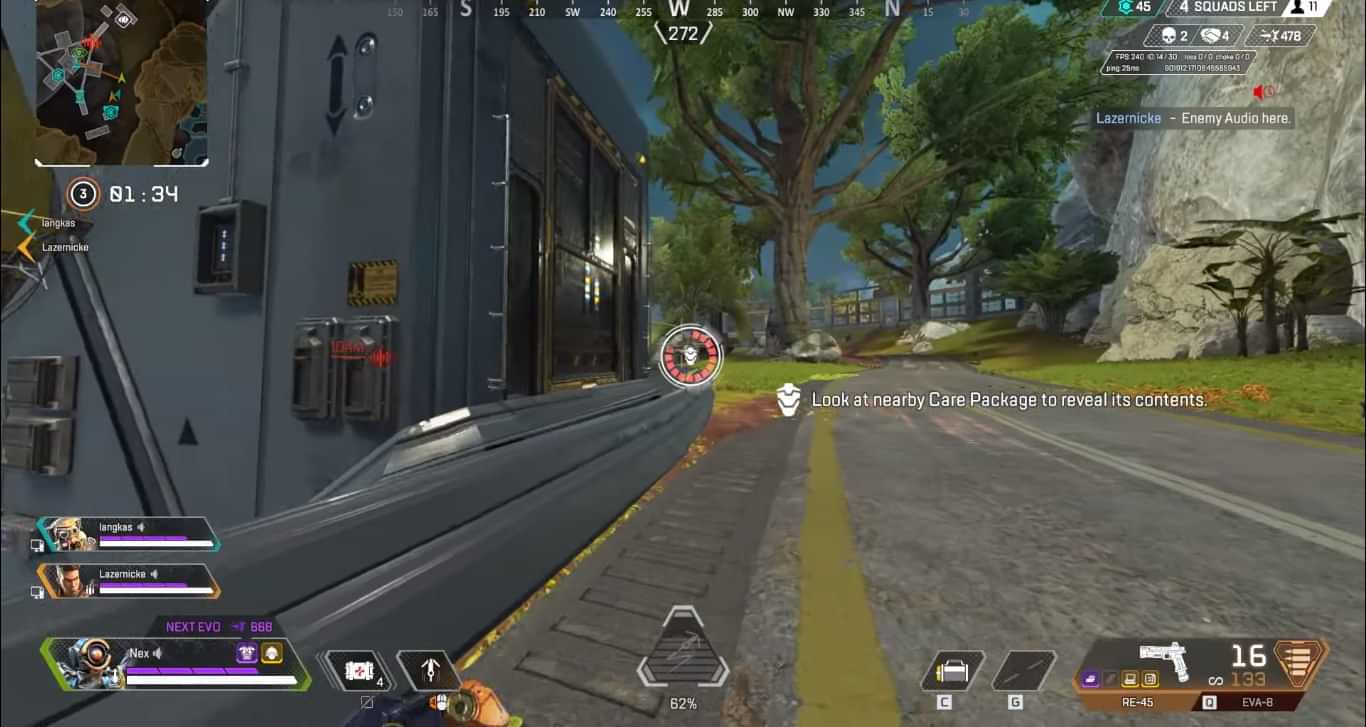Click Lazernicke's name in the Enemy Audio message
This screenshot has height=727, width=1366.
coord(1126,118)
